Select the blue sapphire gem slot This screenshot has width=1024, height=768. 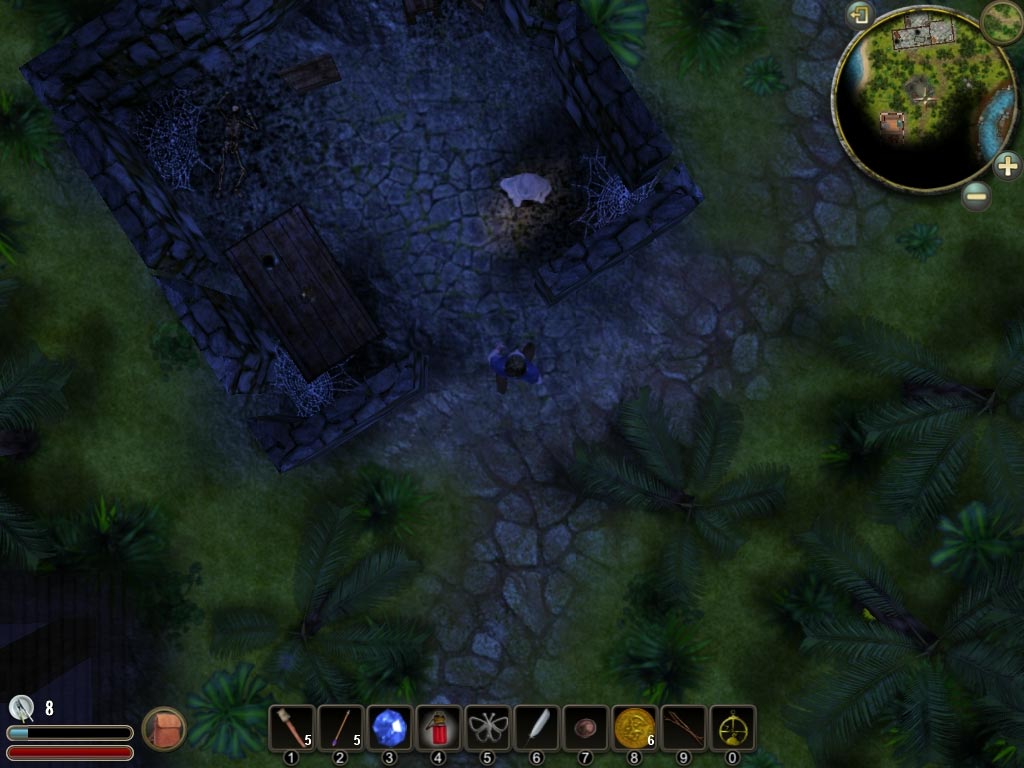coord(389,727)
